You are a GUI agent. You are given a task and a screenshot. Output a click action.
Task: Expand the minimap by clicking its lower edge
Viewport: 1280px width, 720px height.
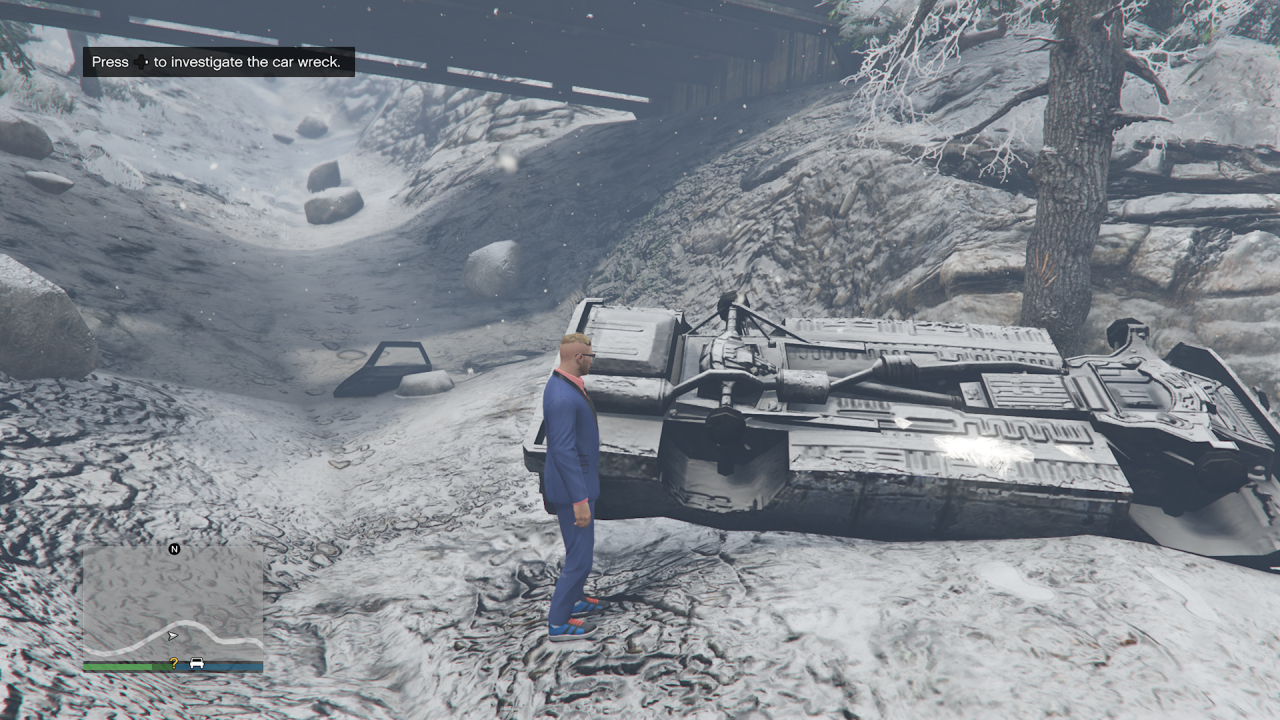(x=172, y=670)
